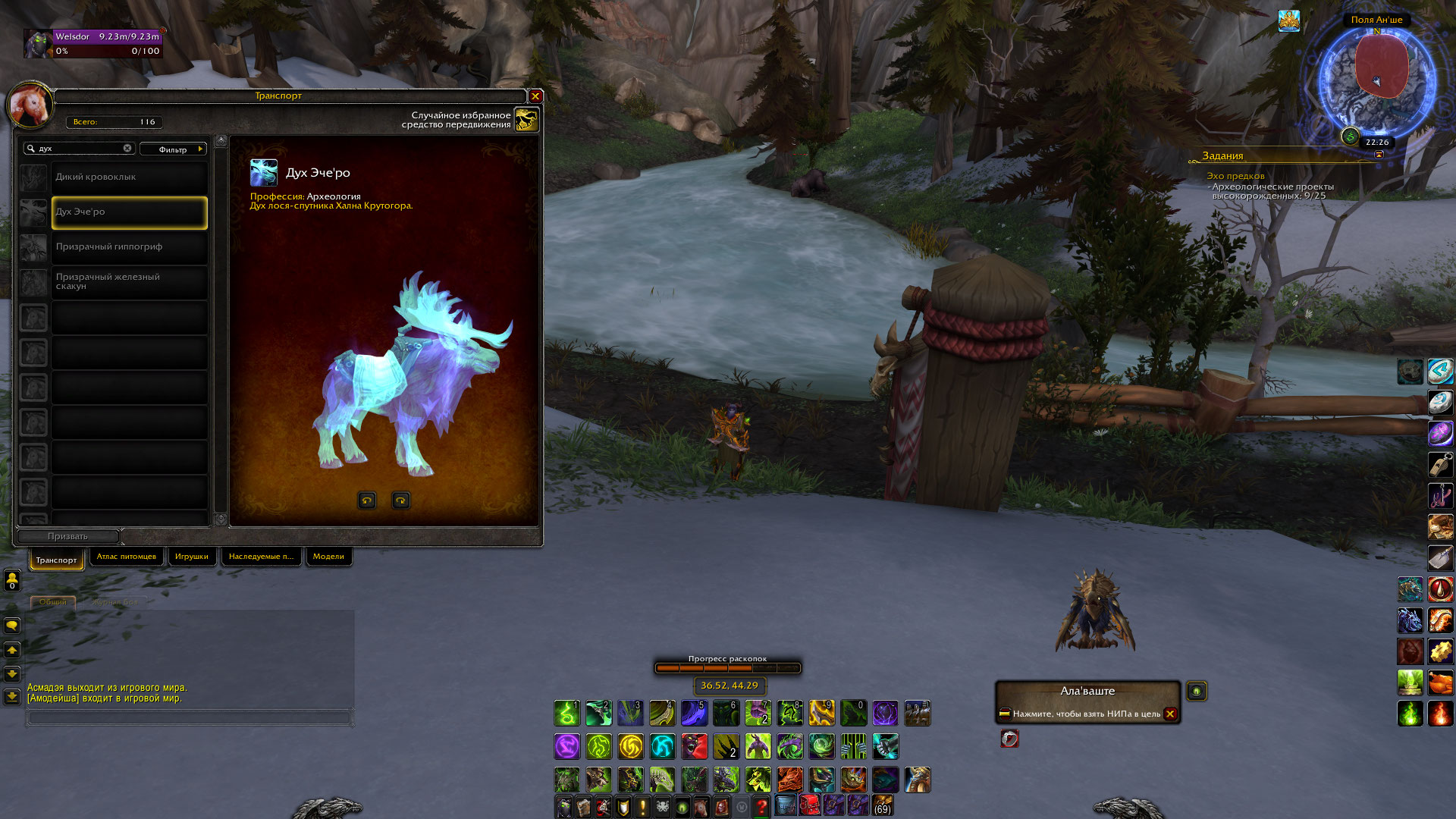This screenshot has width=1456, height=819.
Task: Dismiss the Ала'ваште target prompt
Action: point(1170,714)
